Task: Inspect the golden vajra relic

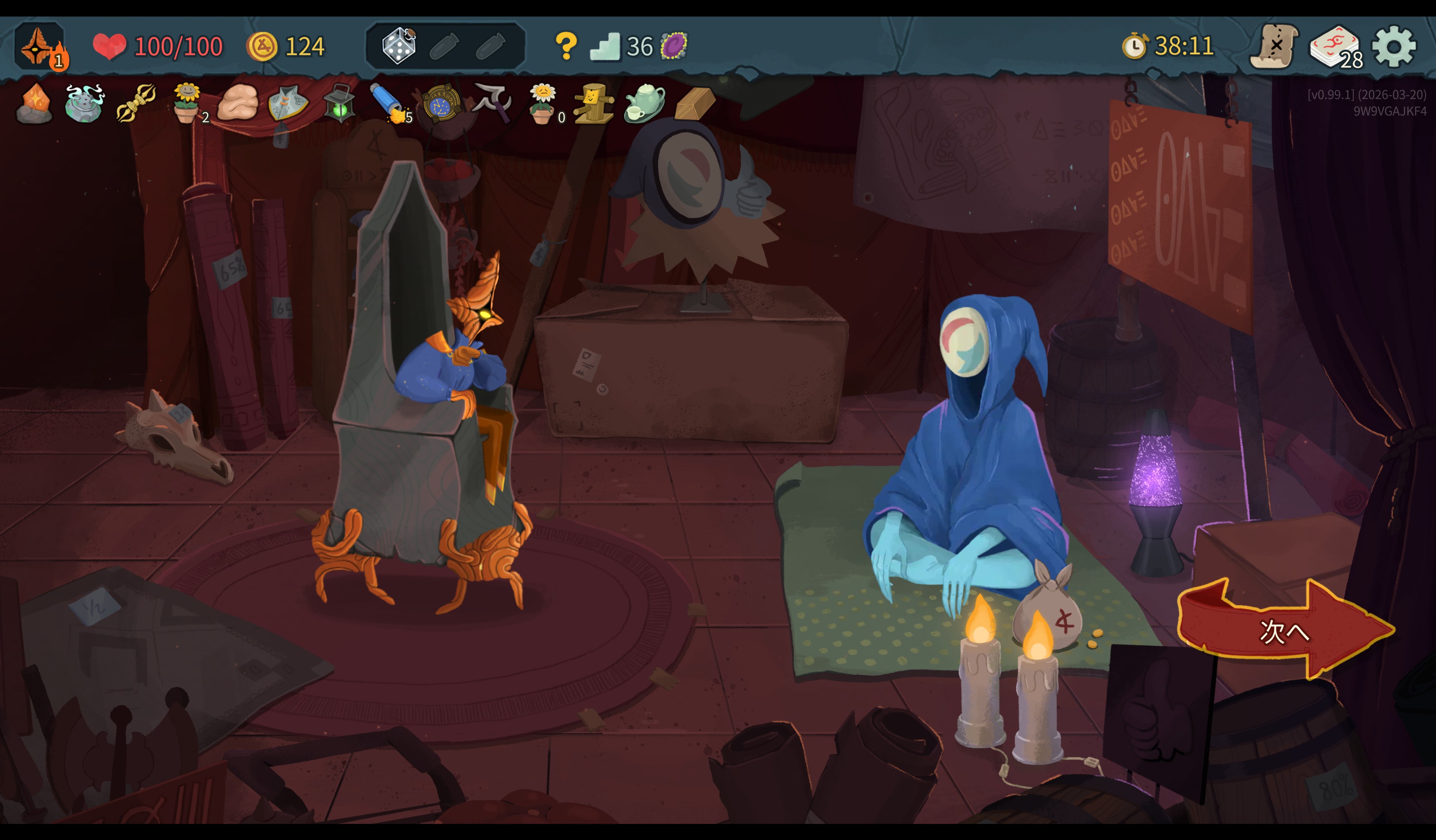Action: tap(135, 104)
